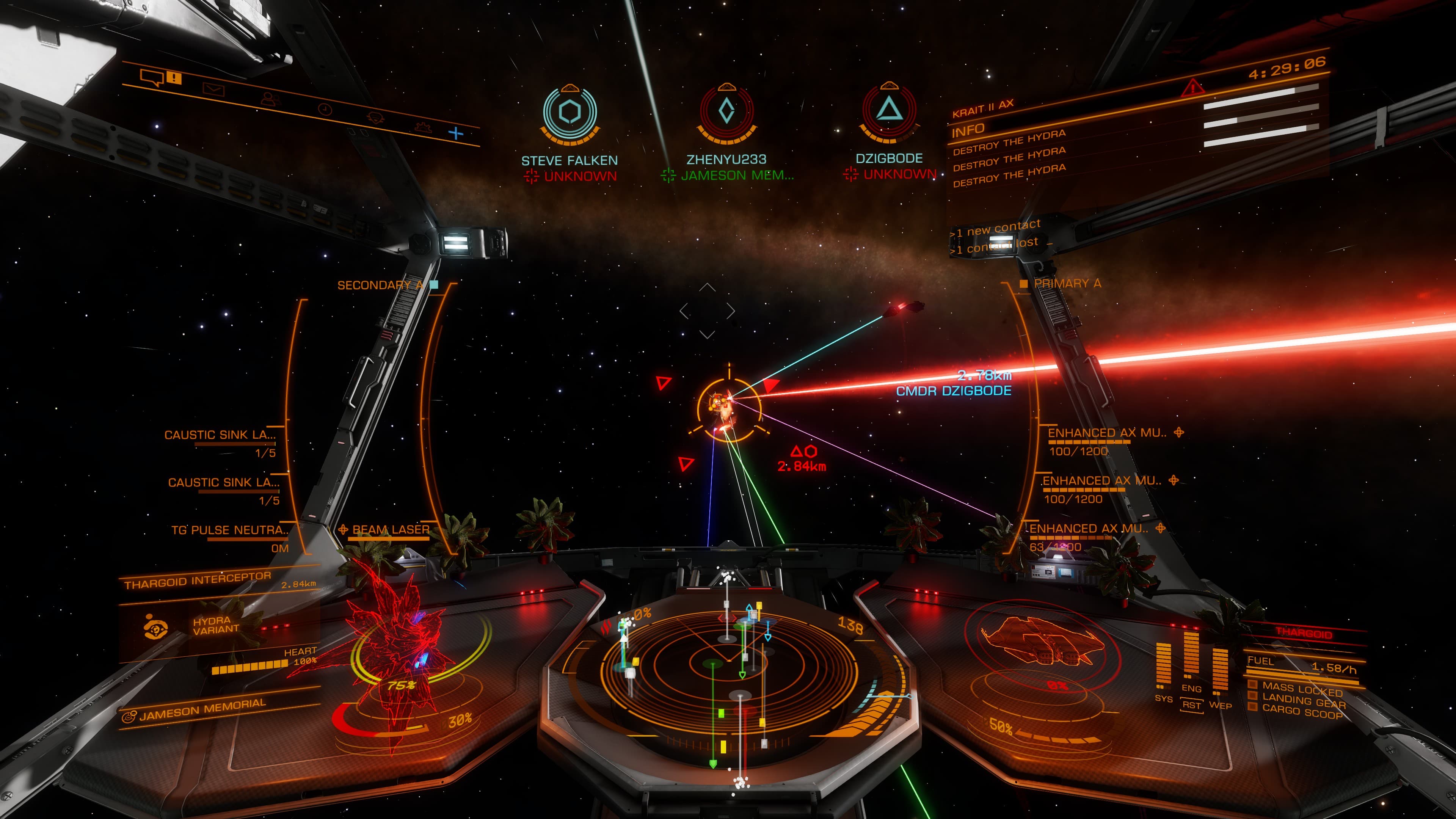Show the history clock tab
The height and width of the screenshot is (819, 1456).
point(325,109)
